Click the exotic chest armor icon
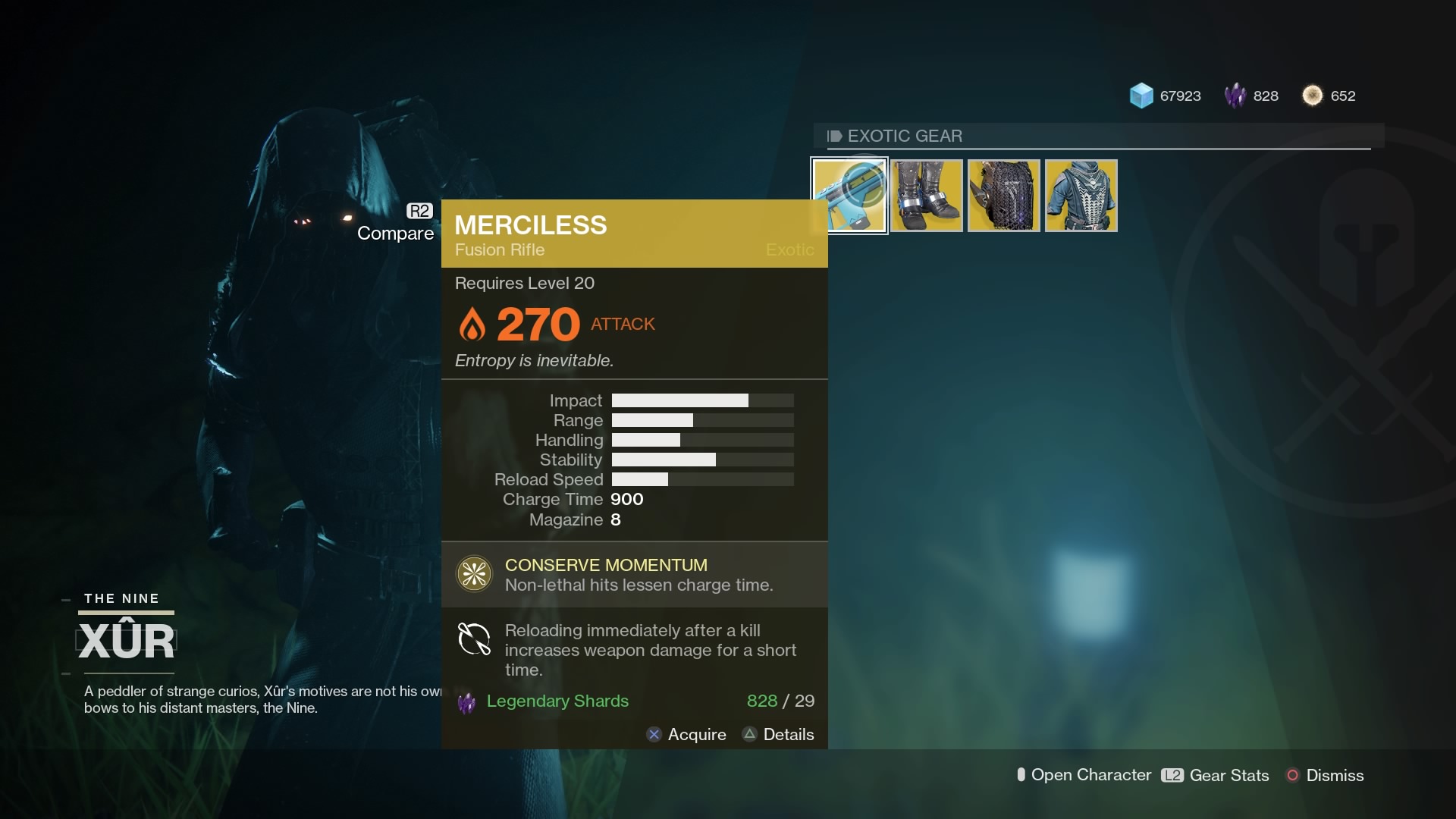This screenshot has width=1456, height=819. click(x=1080, y=195)
